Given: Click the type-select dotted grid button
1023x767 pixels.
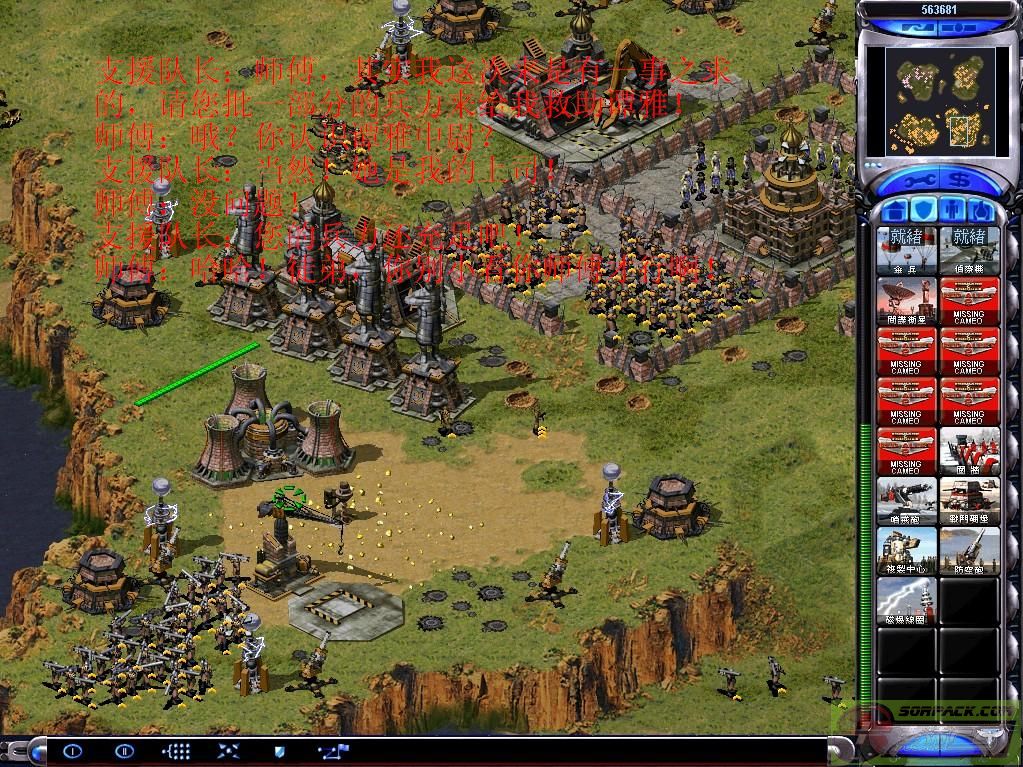Looking at the screenshot, I should (176, 750).
